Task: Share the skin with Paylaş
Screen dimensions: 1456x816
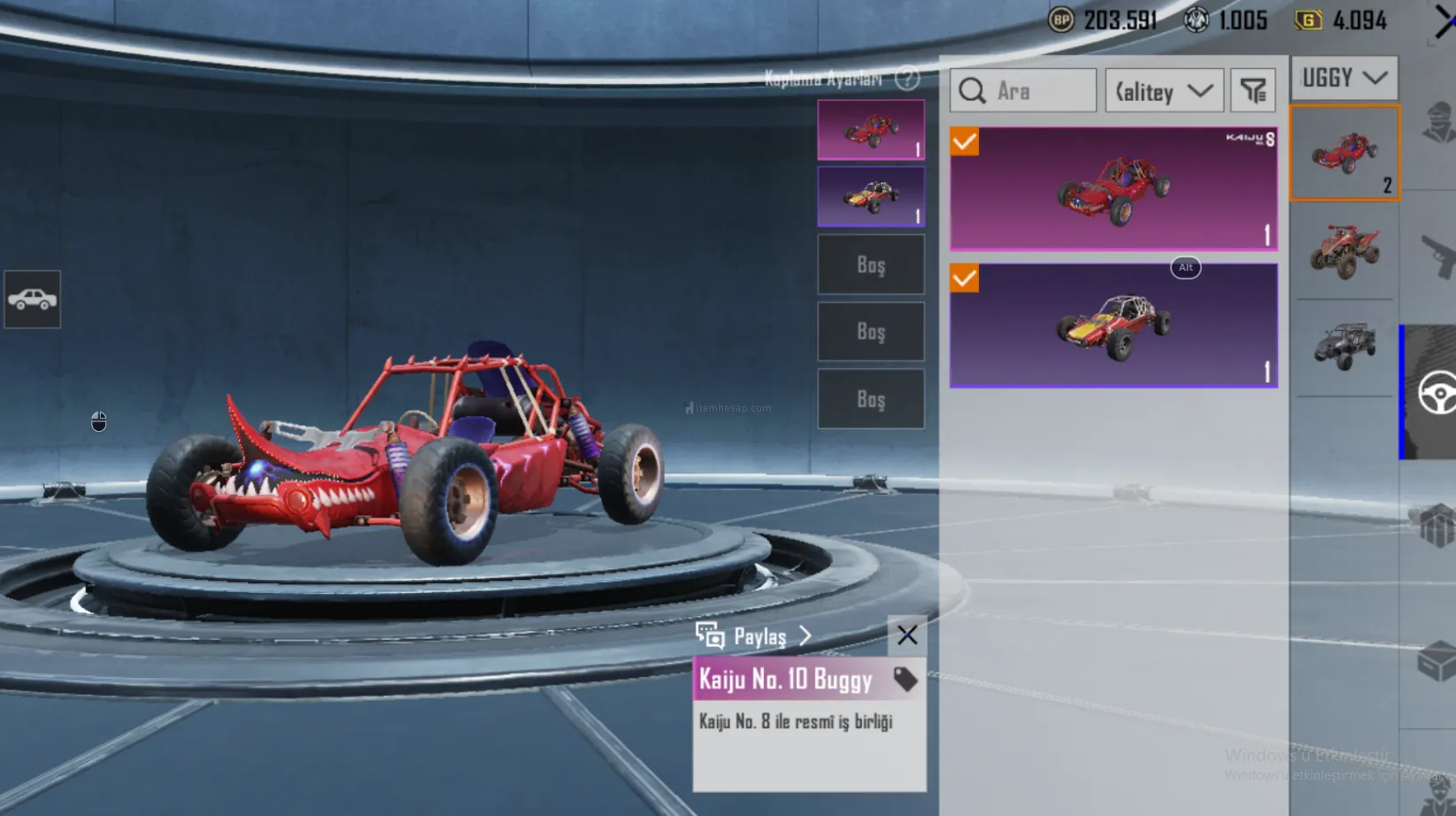Action: coord(754,636)
